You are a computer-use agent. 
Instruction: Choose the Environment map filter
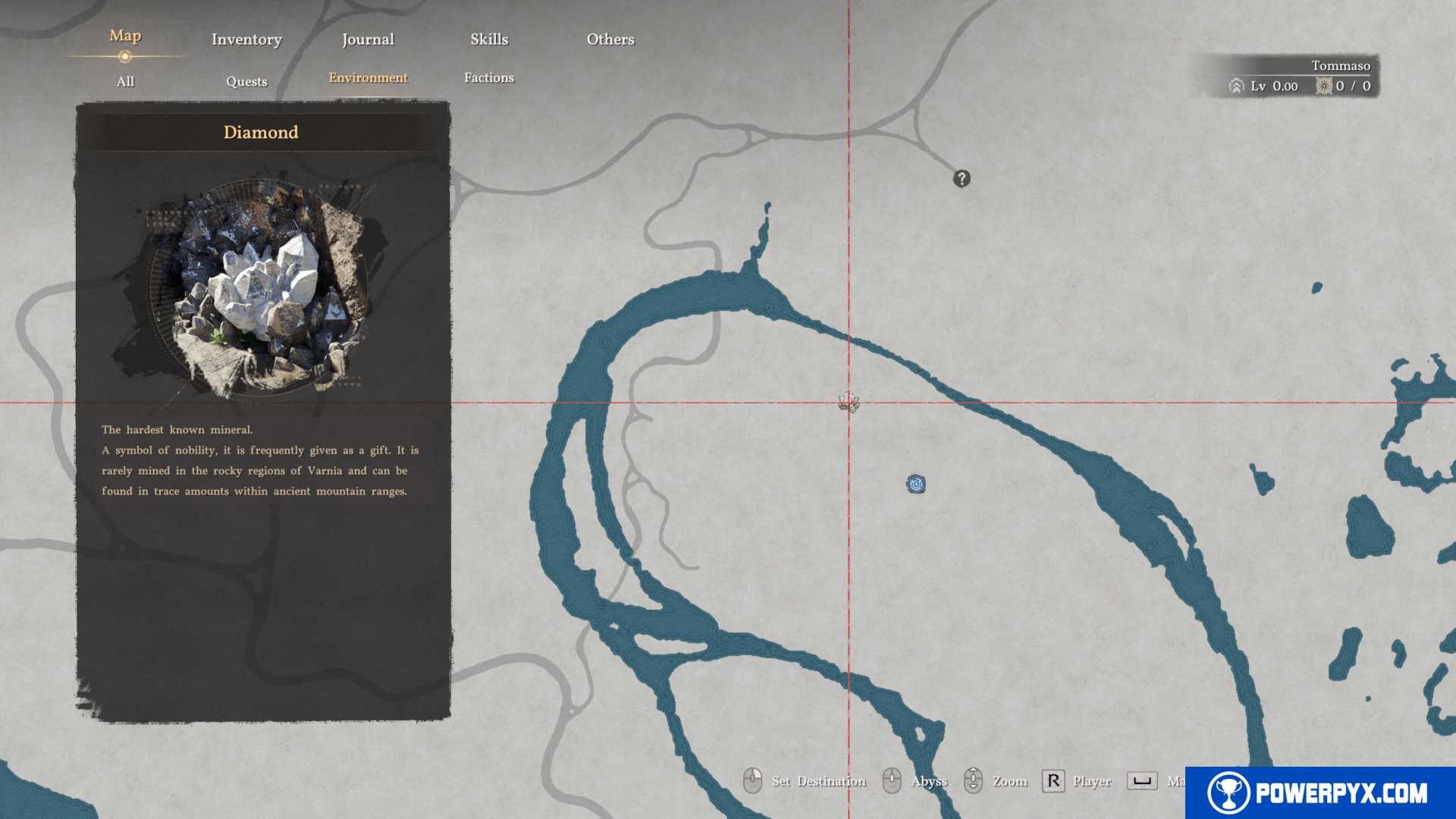click(x=368, y=78)
